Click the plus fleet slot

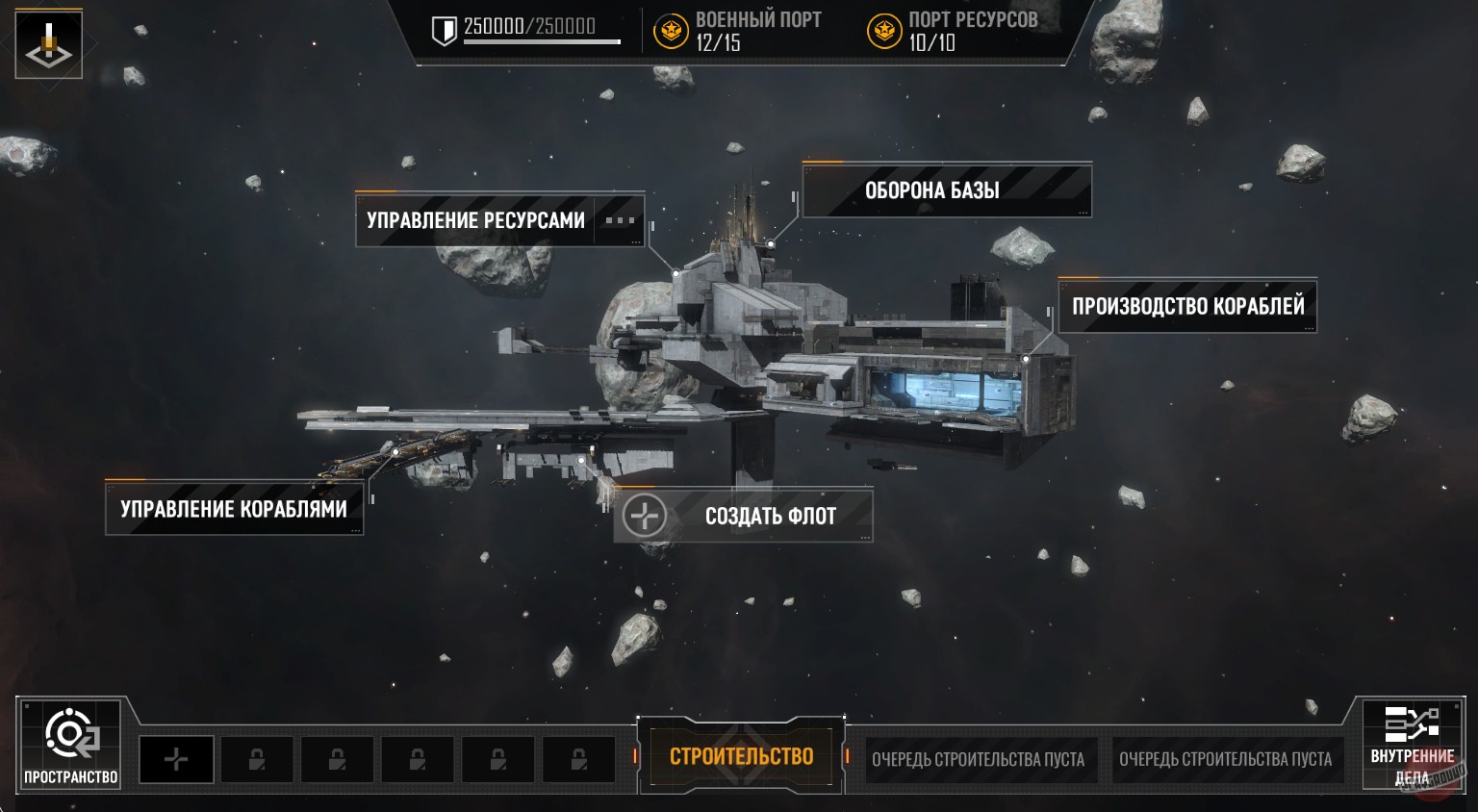[x=176, y=760]
